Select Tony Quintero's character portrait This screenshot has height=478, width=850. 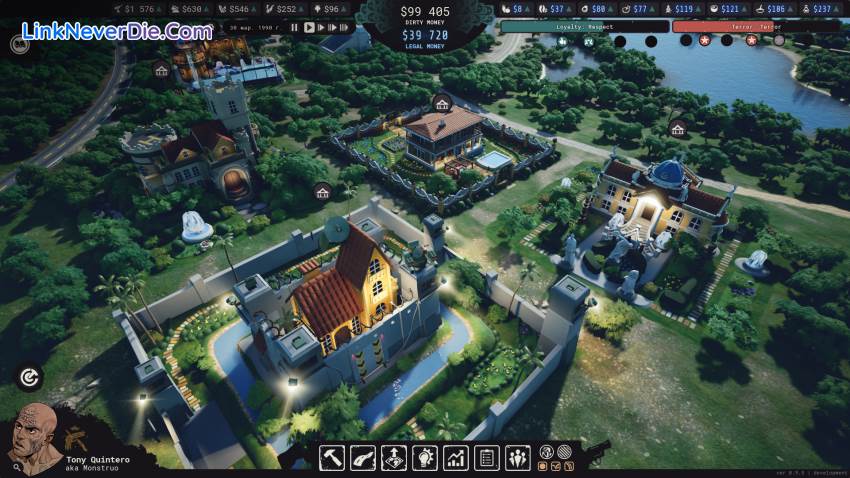(35, 438)
